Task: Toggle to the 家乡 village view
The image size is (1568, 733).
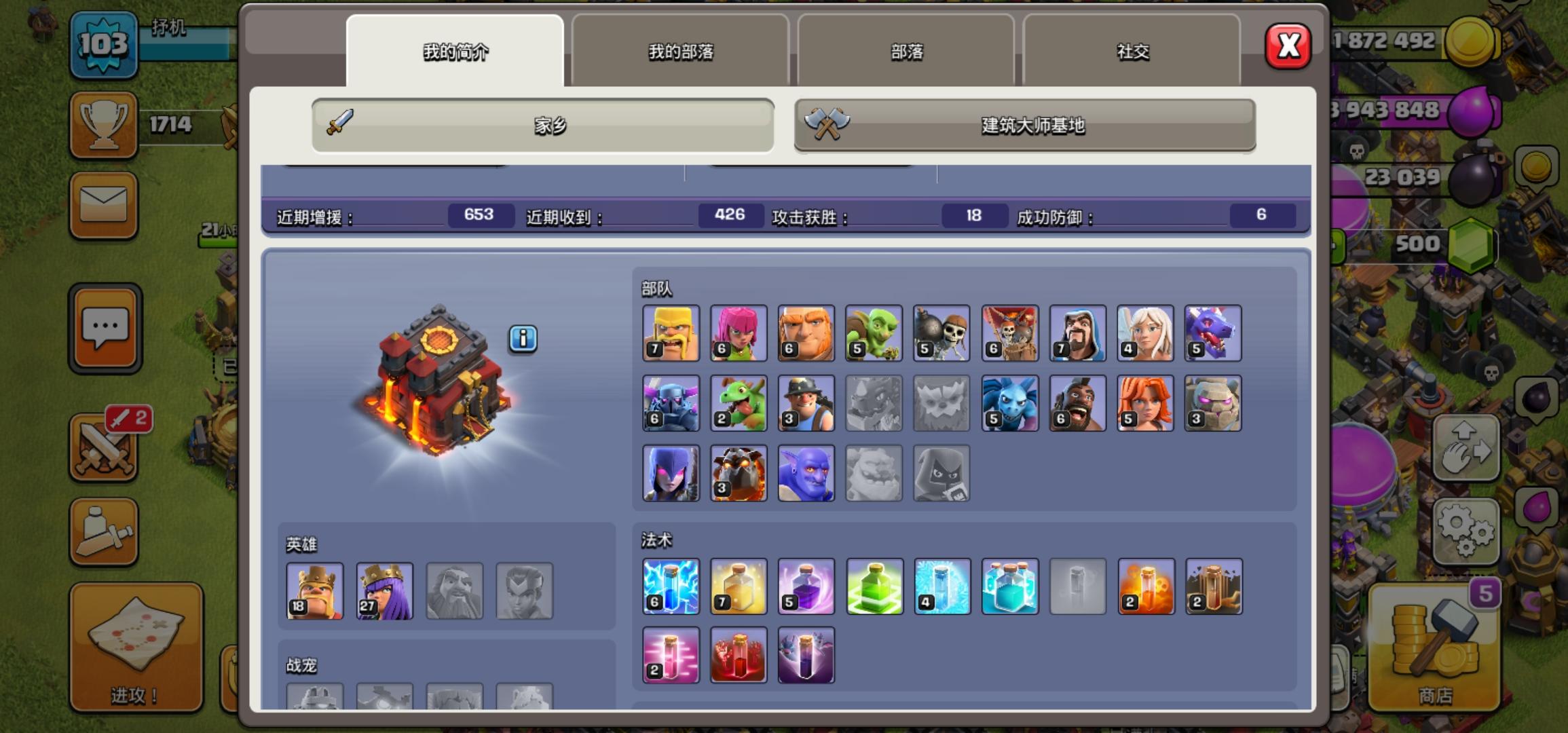Action: [542, 126]
